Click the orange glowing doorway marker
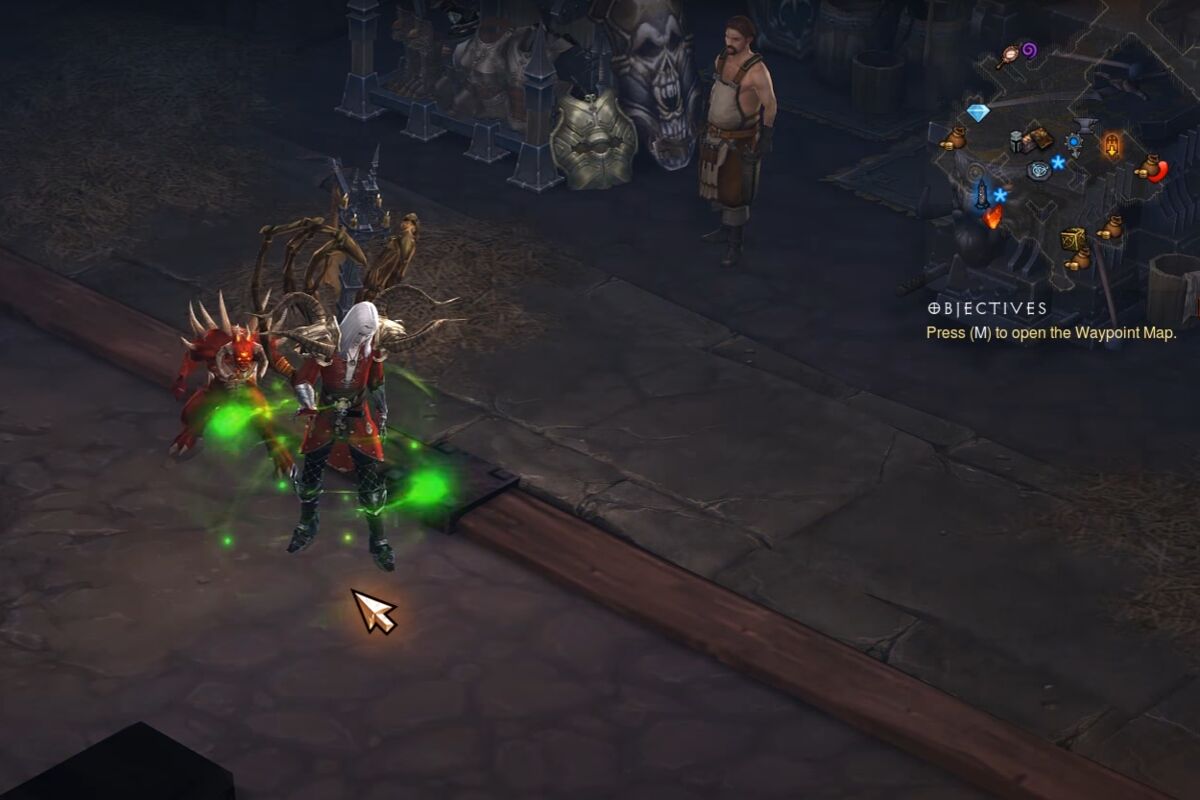This screenshot has height=800, width=1200. tap(1111, 145)
